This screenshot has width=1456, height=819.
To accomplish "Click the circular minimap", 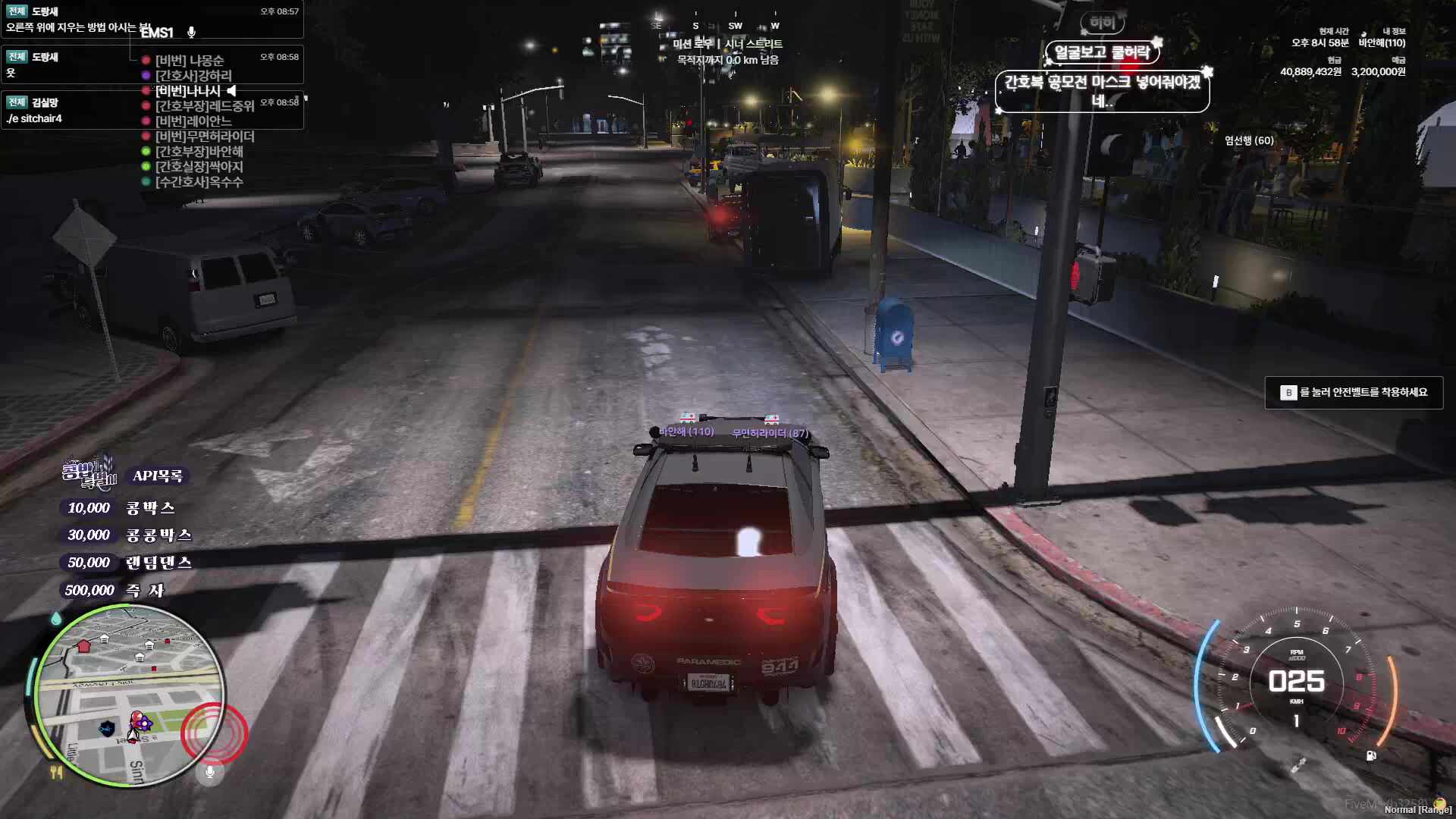I will click(x=130, y=696).
